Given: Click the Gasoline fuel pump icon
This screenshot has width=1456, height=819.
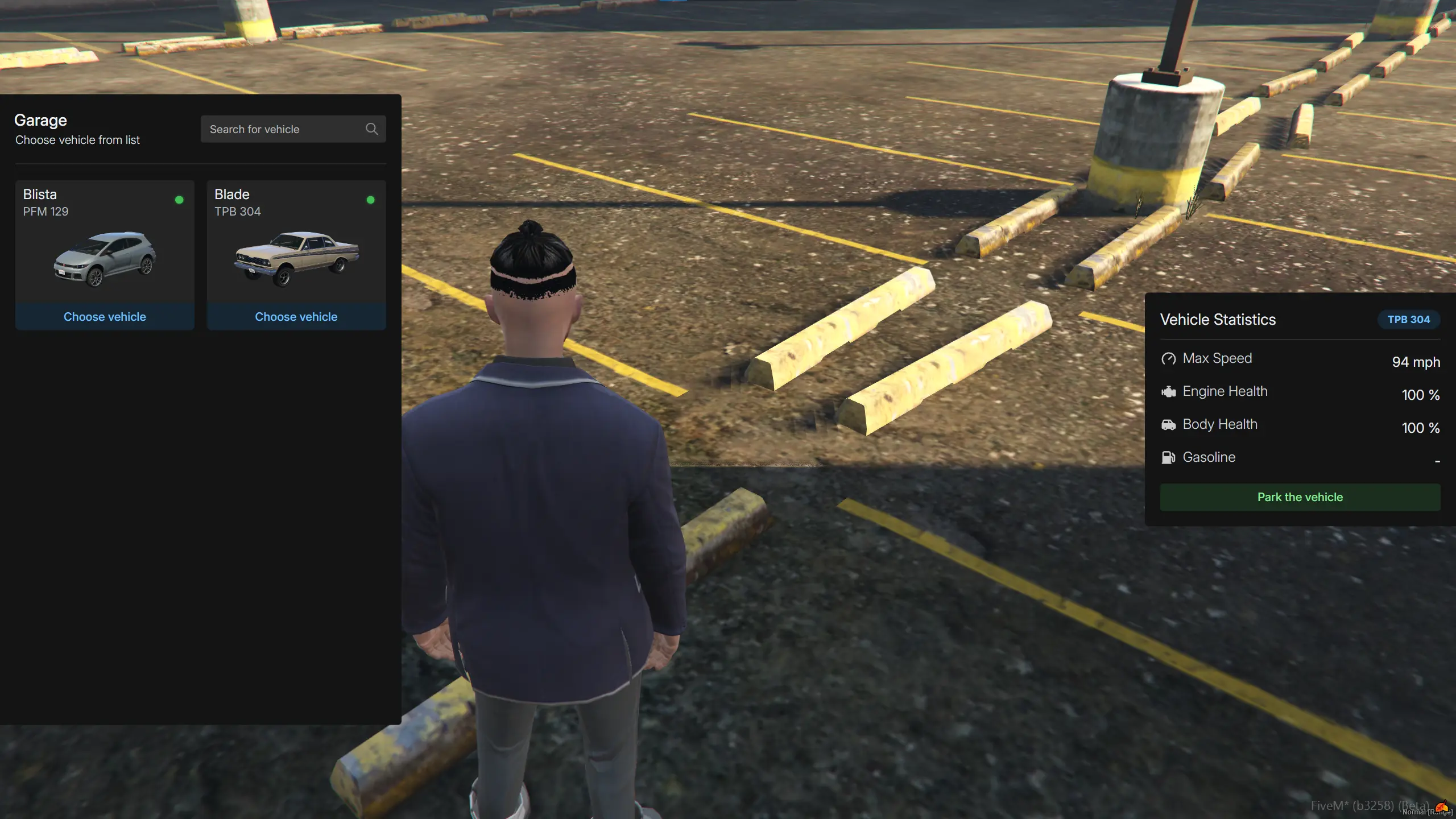Looking at the screenshot, I should (x=1169, y=457).
